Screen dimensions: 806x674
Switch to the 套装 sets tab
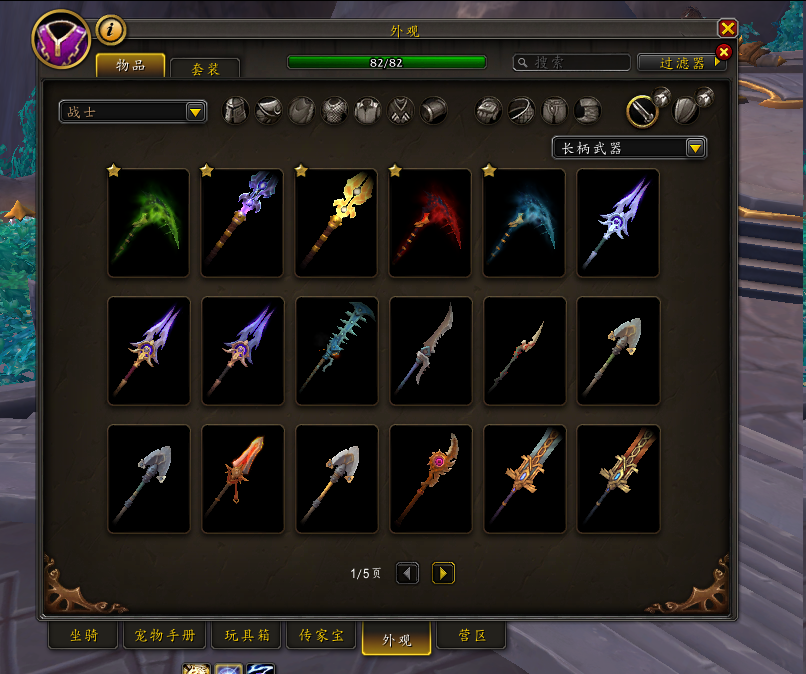point(204,68)
